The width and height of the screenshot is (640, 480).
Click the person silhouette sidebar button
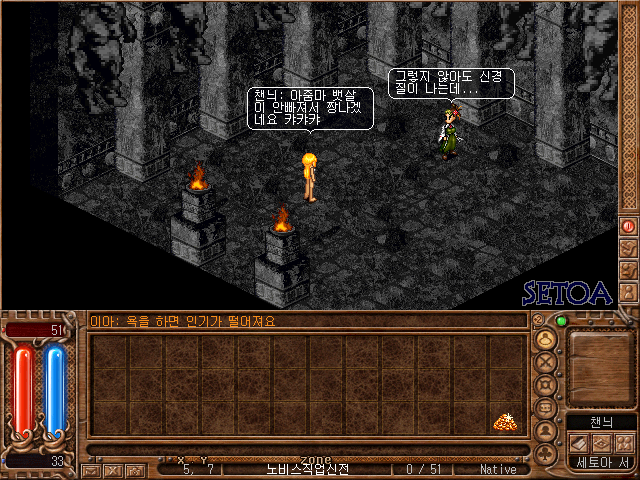pos(629,292)
